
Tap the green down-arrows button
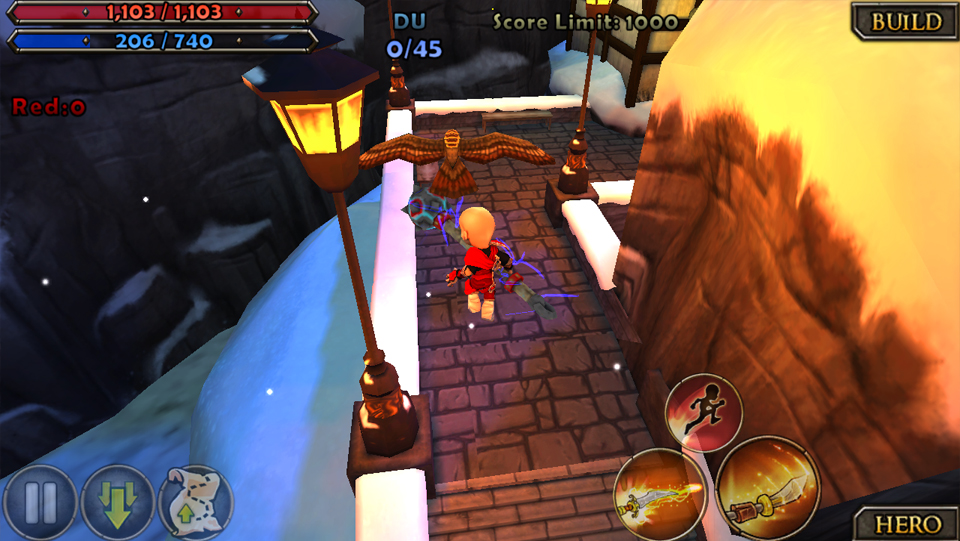118,502
